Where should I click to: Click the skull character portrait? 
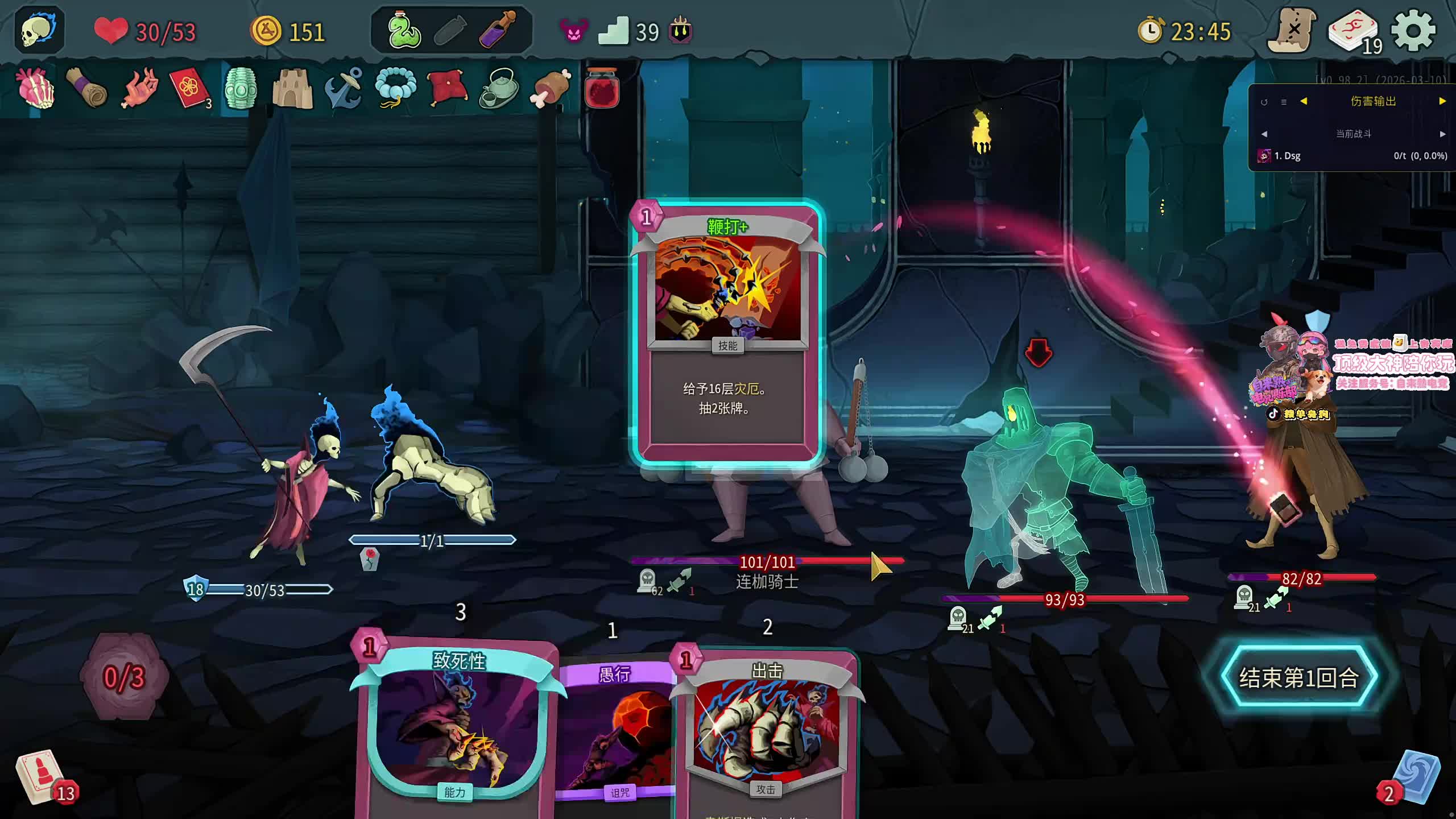pyautogui.click(x=39, y=31)
